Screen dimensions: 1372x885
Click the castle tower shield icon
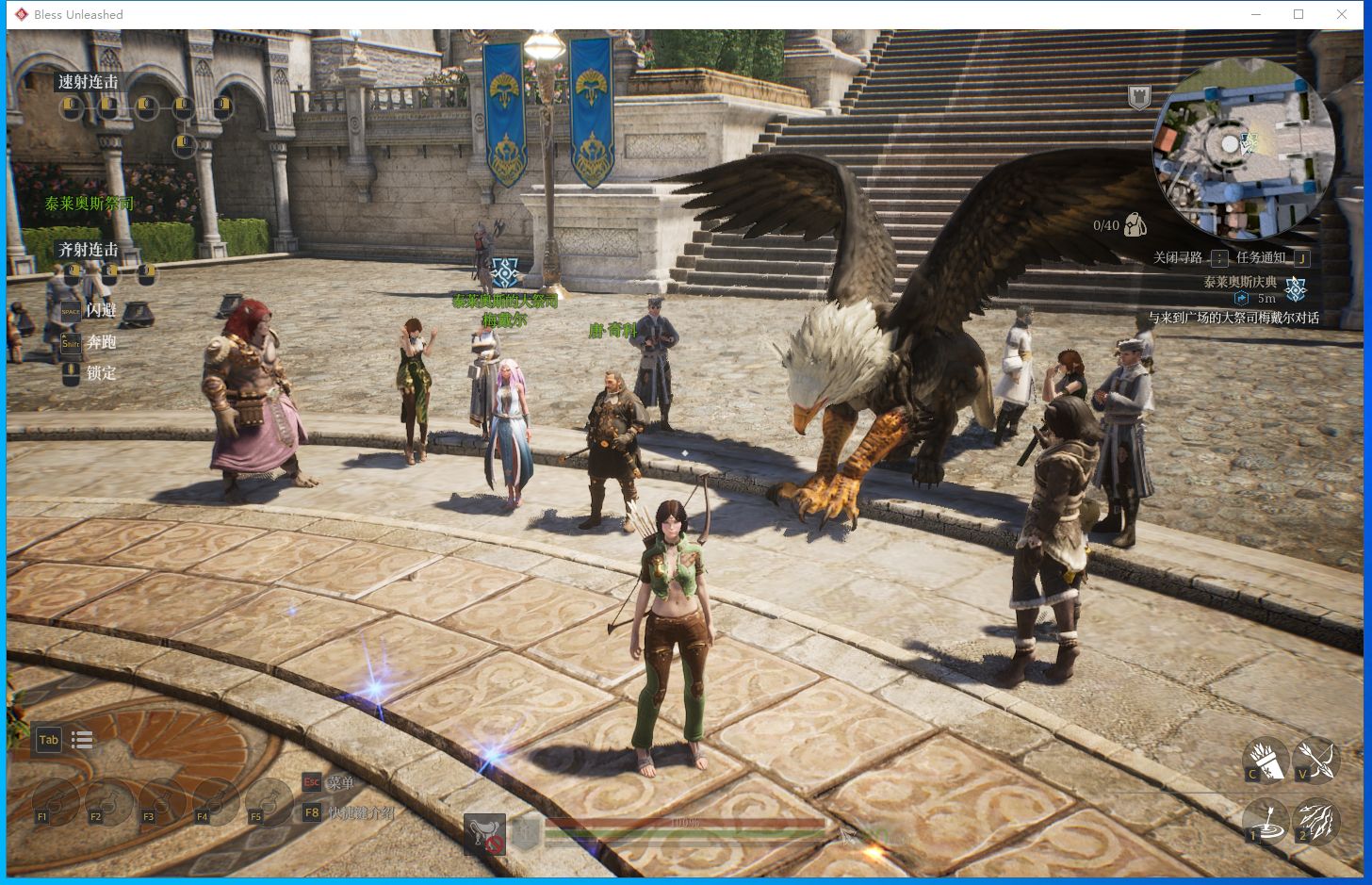(1139, 97)
